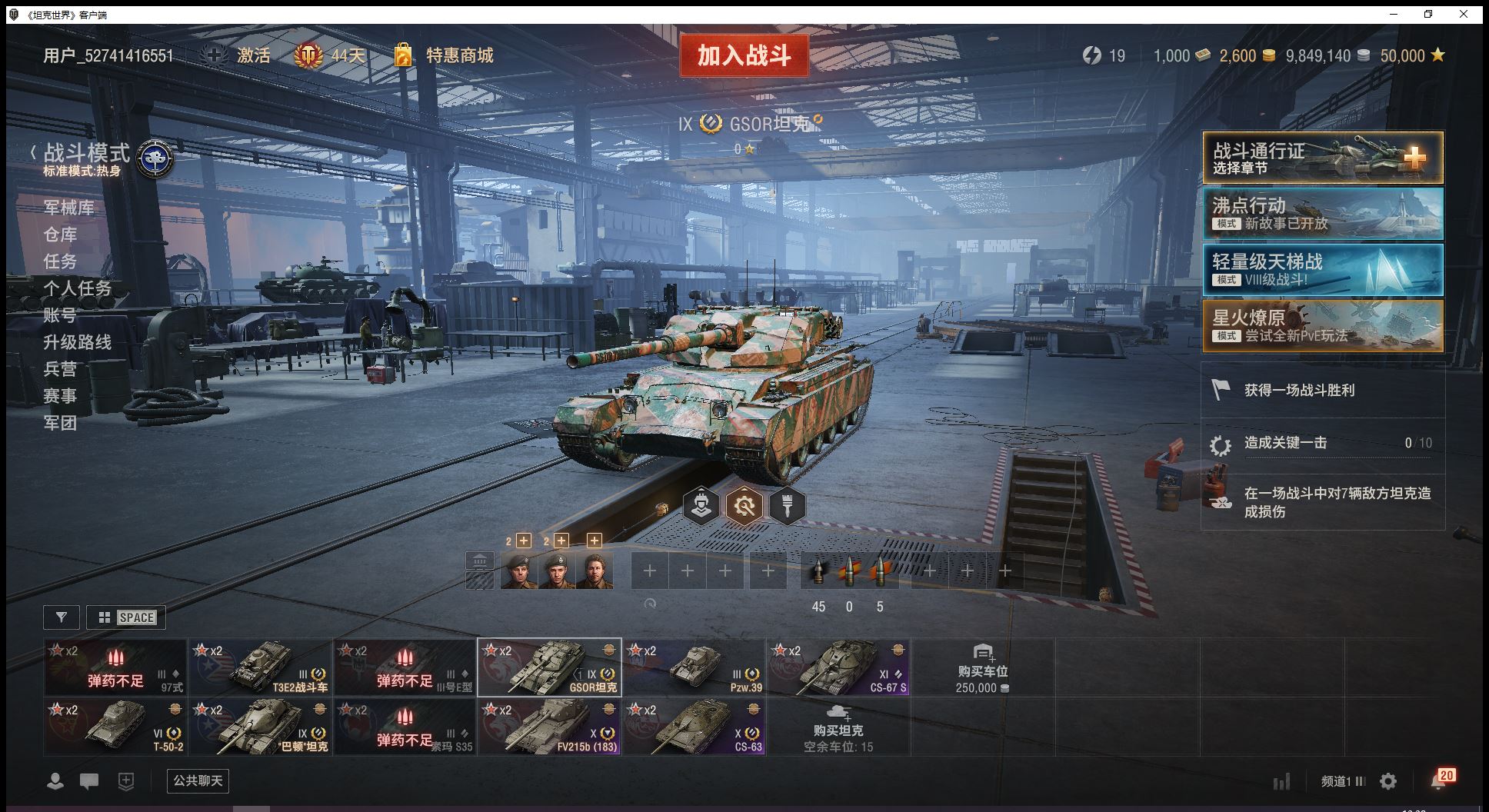Open the 军械库 armory menu
Image resolution: width=1489 pixels, height=812 pixels.
[68, 208]
